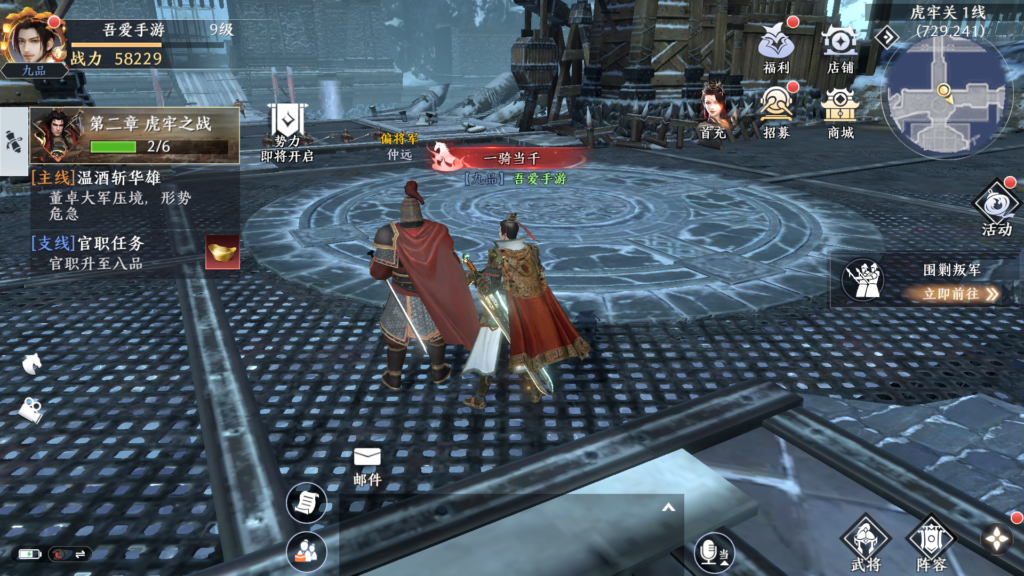Open the 店铺 shop icon
Viewport: 1024px width, 576px height.
(x=840, y=46)
